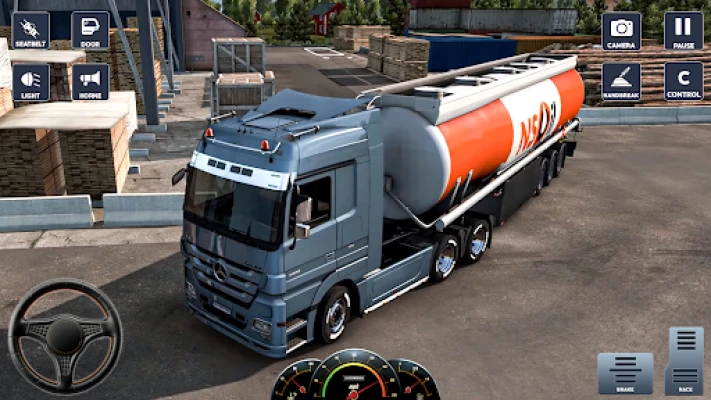Screen dimensions: 711x400
Task: Tap the Brake pedal
Action: click(x=625, y=373)
